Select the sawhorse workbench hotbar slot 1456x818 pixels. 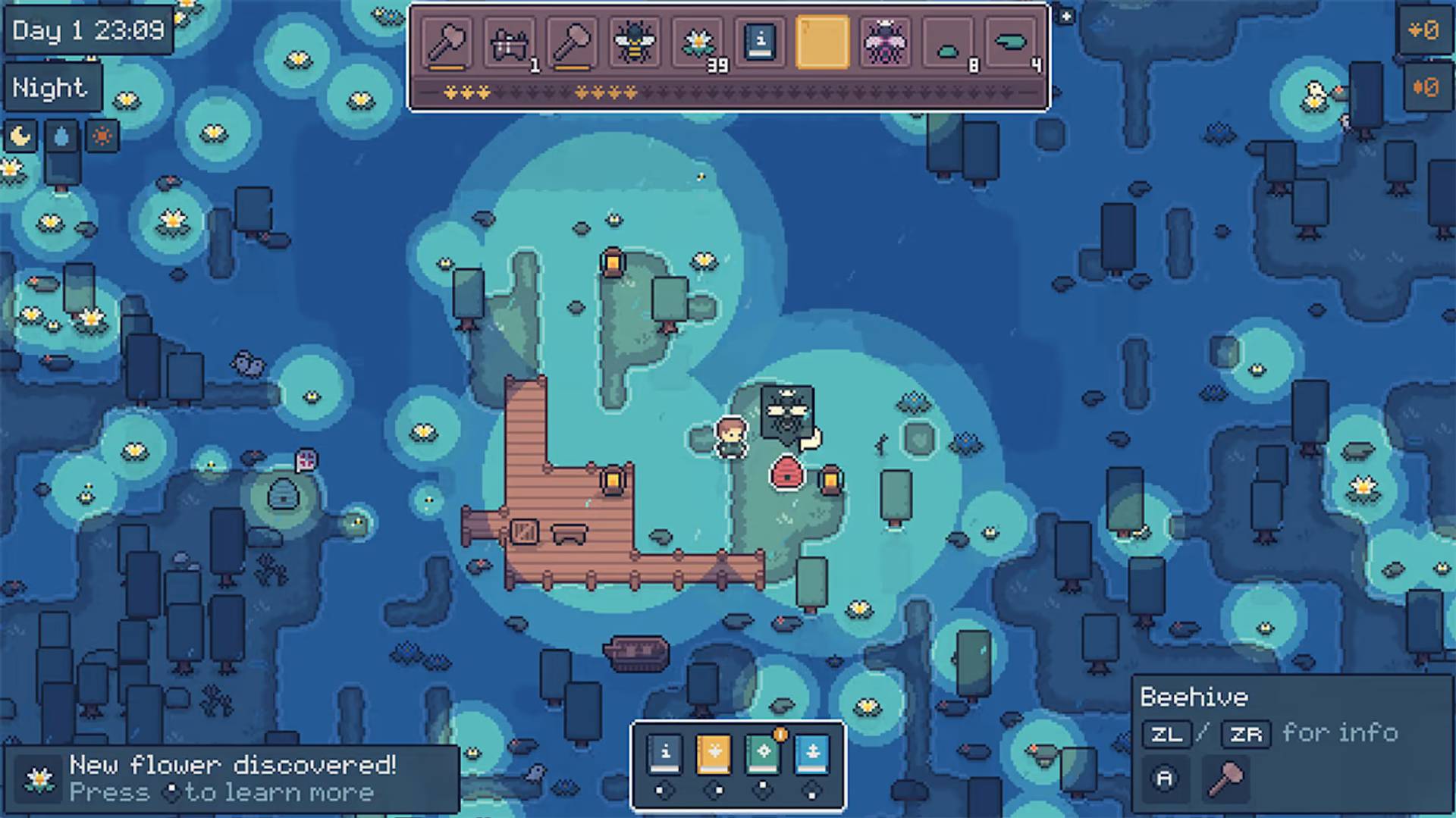click(x=510, y=42)
